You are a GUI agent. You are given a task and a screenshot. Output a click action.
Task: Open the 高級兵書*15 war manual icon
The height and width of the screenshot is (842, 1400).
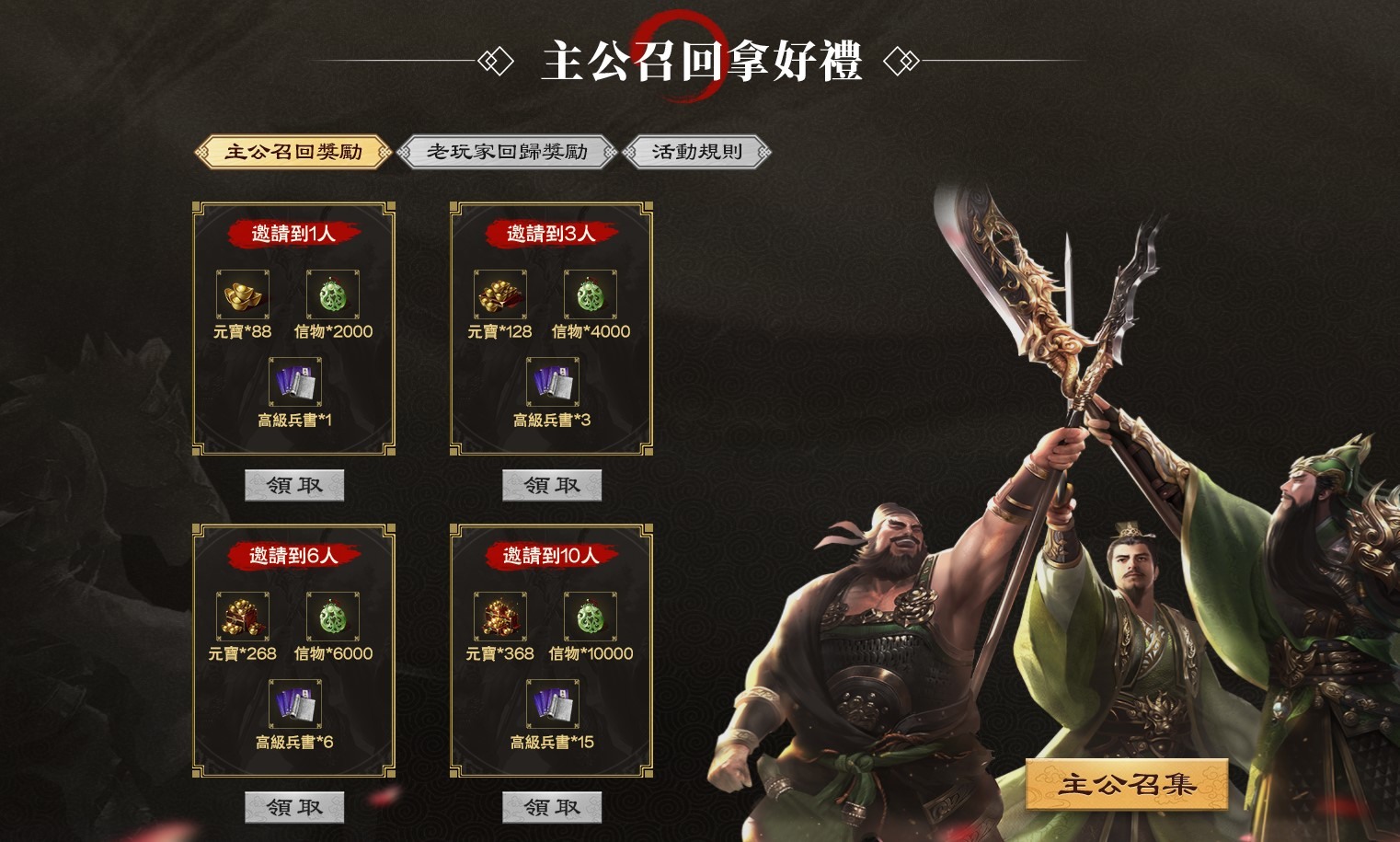click(550, 704)
